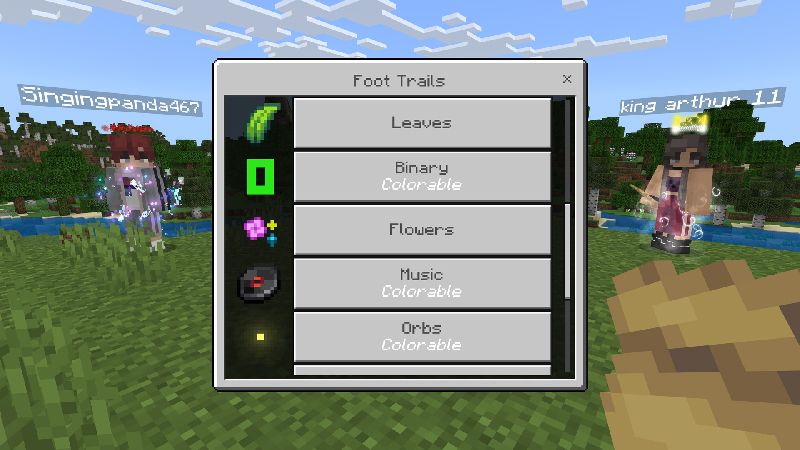Select the Leaves foot trail
Screen dimensions: 800x450
coord(421,123)
